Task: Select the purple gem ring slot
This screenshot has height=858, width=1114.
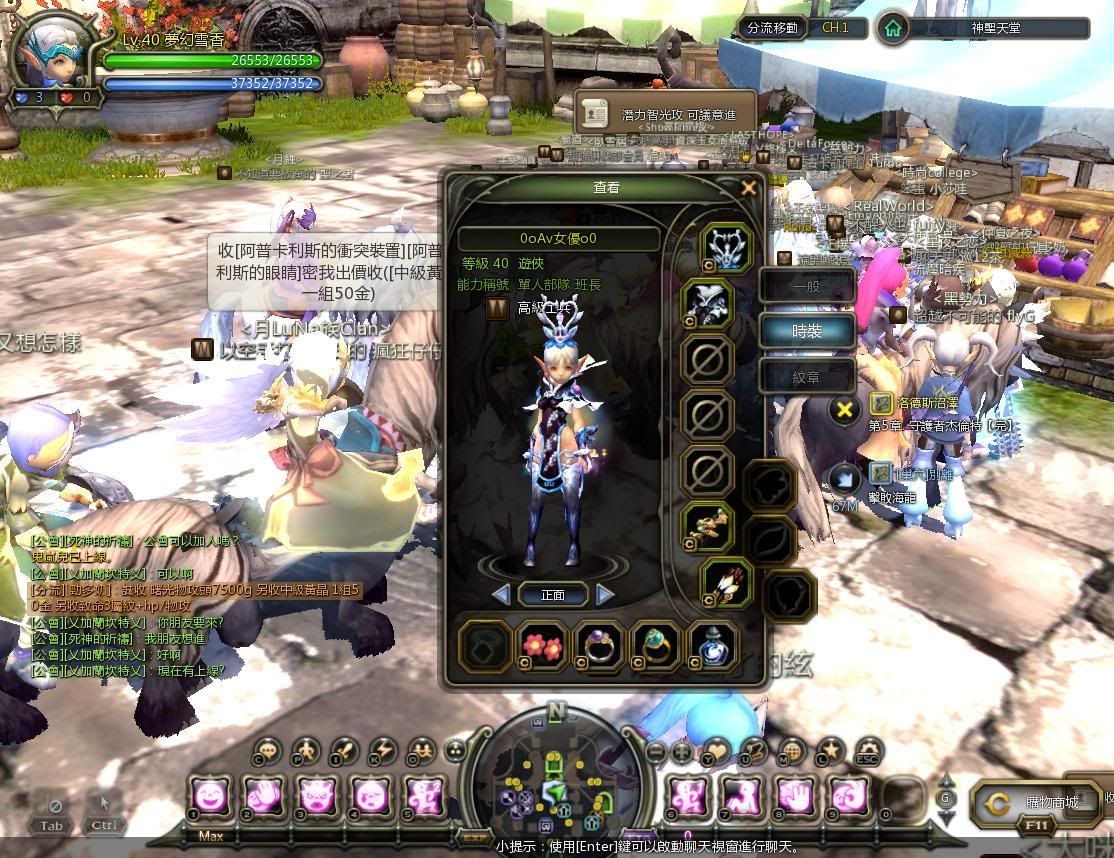Action: pyautogui.click(x=600, y=645)
